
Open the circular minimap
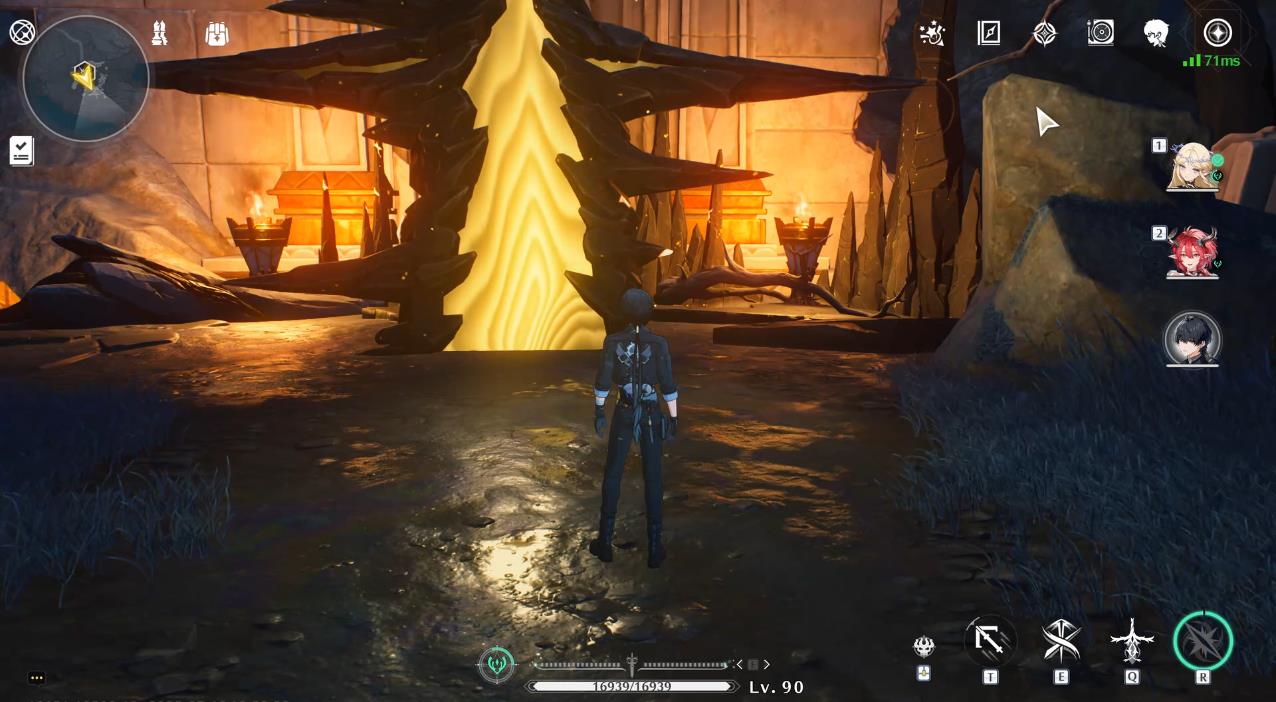point(85,78)
